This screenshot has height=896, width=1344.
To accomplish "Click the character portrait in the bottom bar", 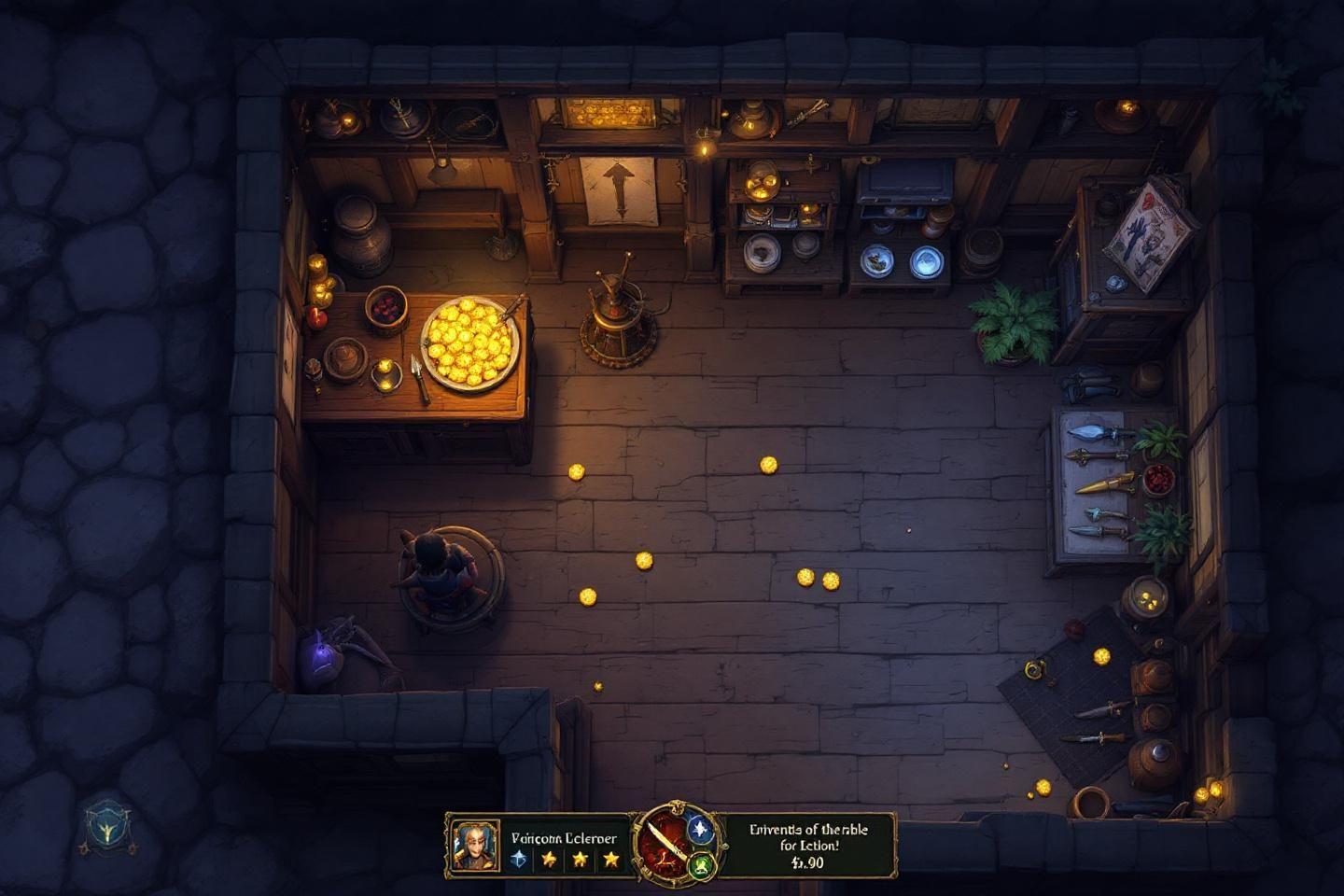I will (x=469, y=845).
